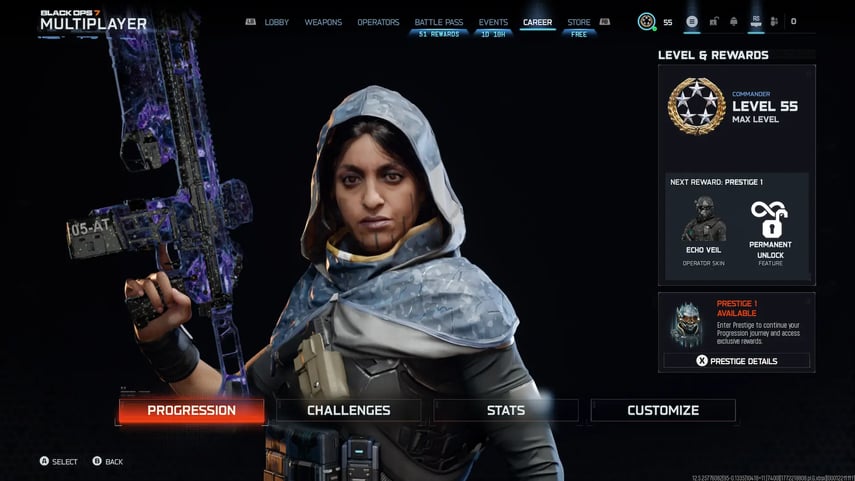
Task: Go to the Weapons tab
Action: coord(323,22)
